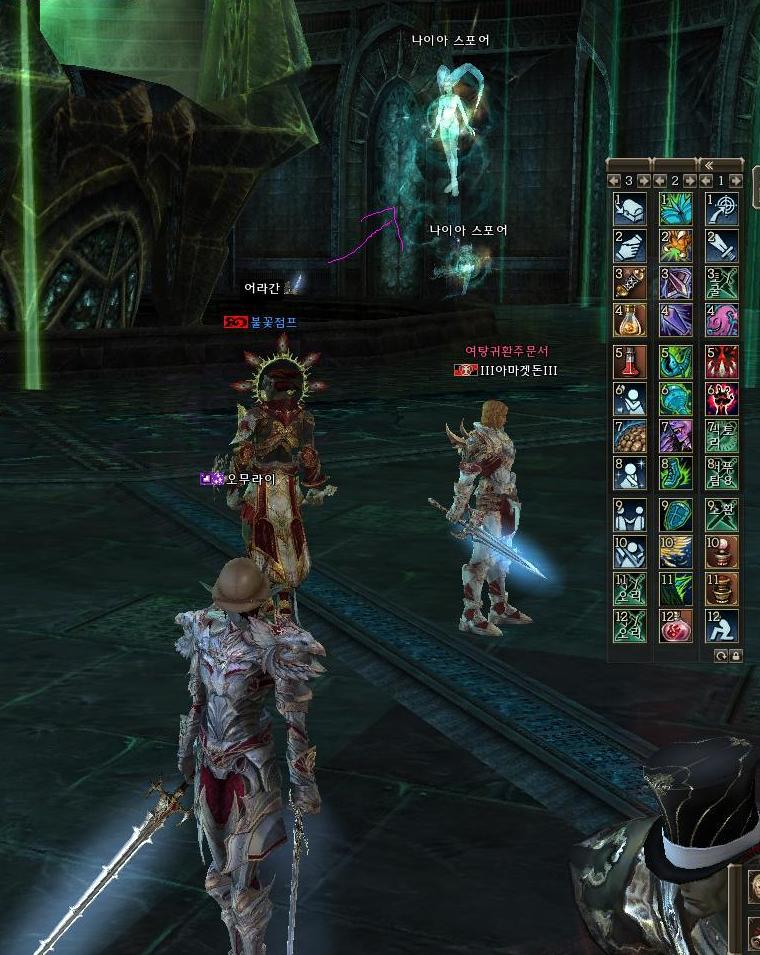This screenshot has width=760, height=955.
Task: Drink the red potion bottle
Action: (x=630, y=361)
